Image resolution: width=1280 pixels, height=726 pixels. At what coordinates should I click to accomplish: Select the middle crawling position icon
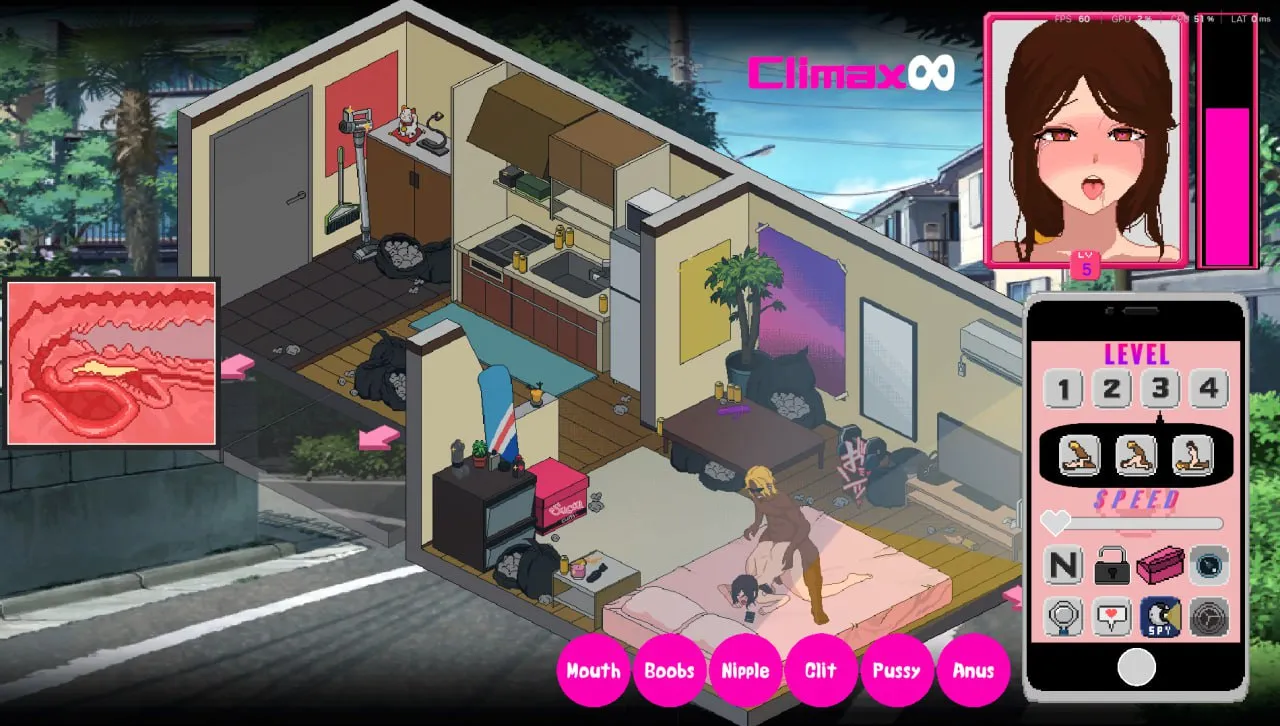[1137, 456]
